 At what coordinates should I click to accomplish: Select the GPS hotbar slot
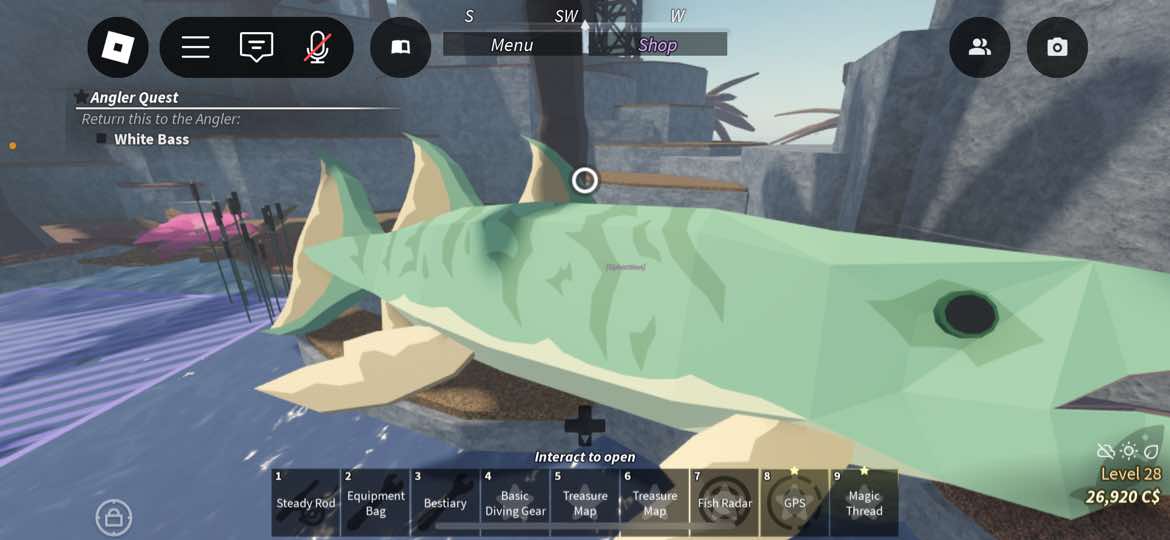[x=795, y=502]
